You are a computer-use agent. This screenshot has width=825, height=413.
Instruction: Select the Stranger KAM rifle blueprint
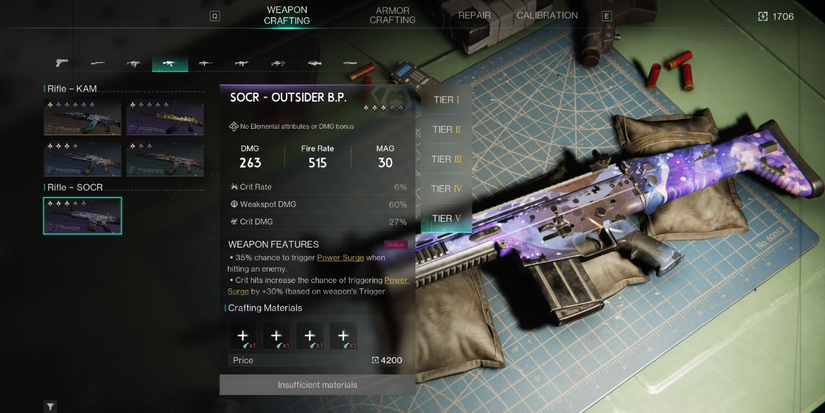click(82, 119)
